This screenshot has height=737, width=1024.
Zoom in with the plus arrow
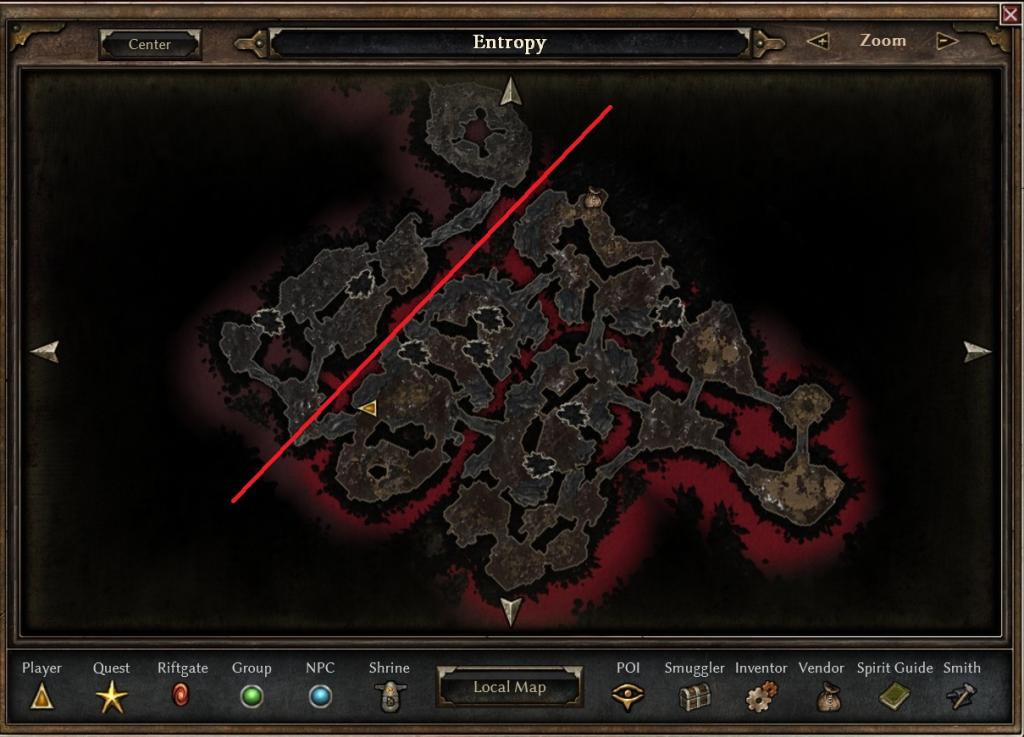818,42
